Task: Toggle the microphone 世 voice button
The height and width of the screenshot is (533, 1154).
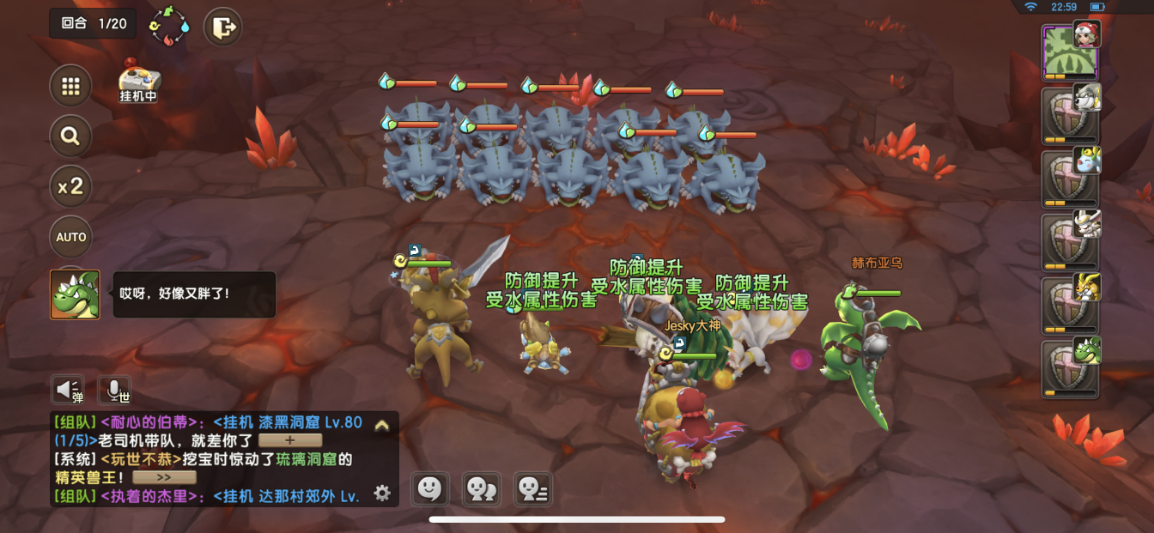Action: (114, 390)
